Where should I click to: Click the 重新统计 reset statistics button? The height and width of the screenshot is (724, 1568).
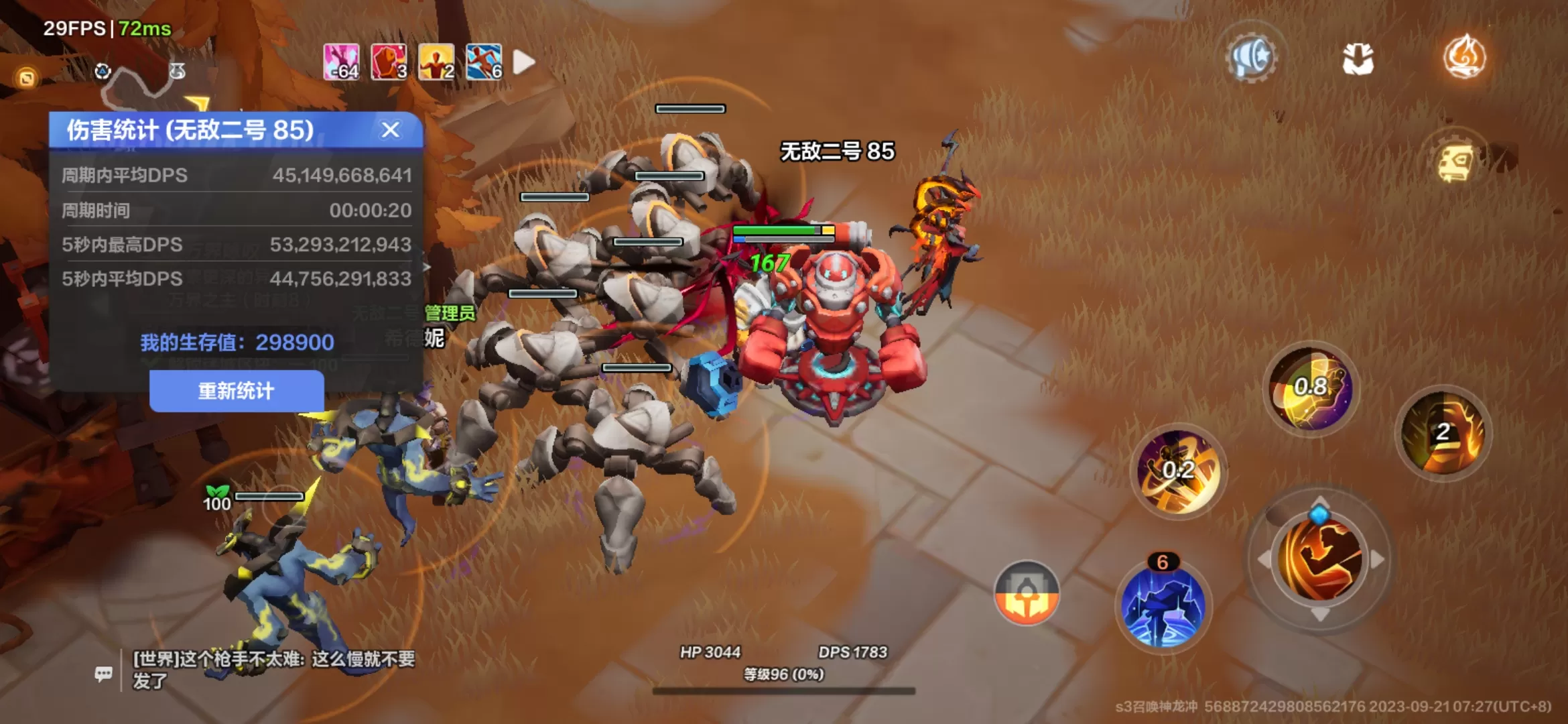(237, 391)
